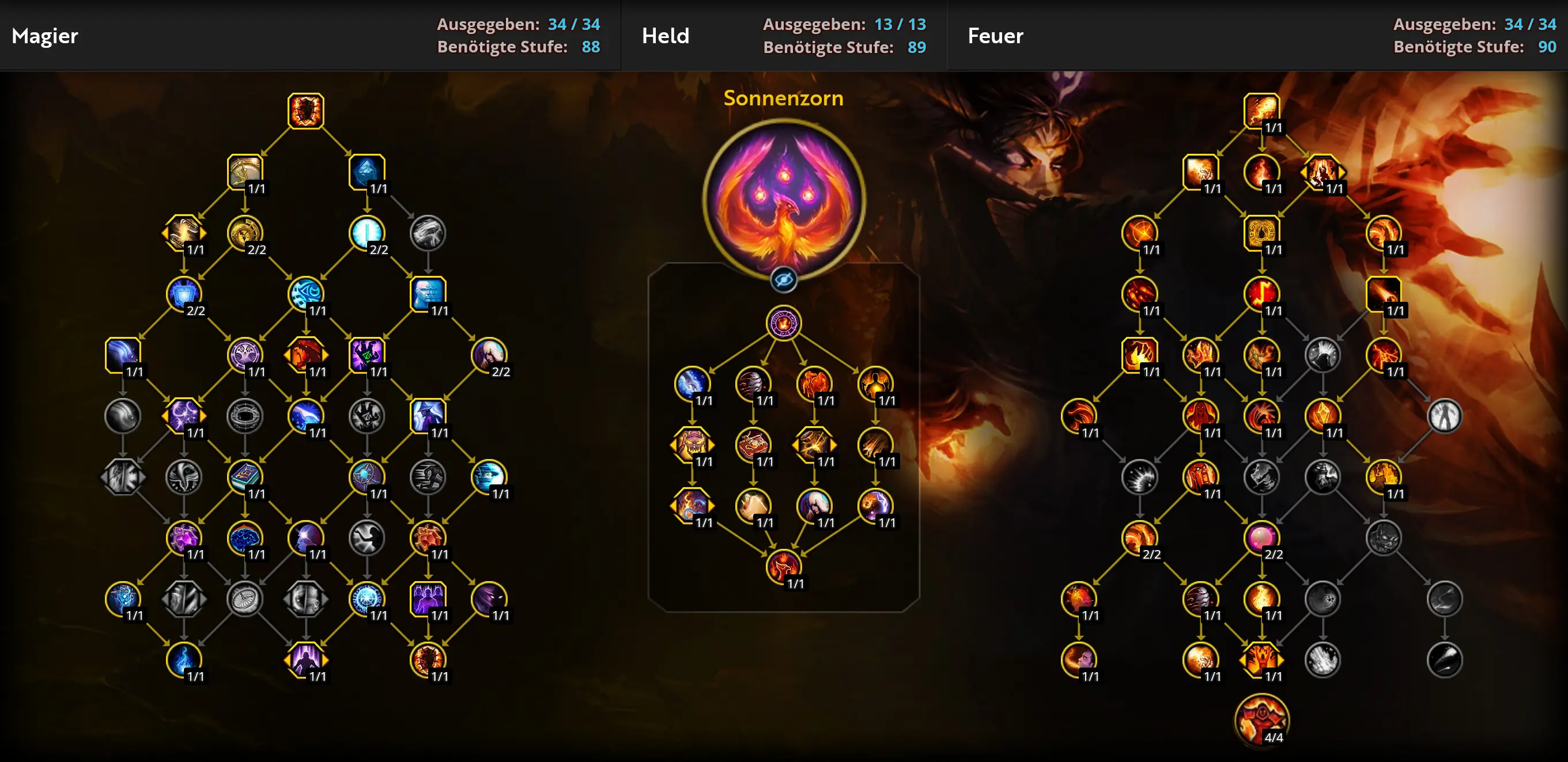Select the teal spellbook talent
1568x762 pixels.
click(x=245, y=476)
